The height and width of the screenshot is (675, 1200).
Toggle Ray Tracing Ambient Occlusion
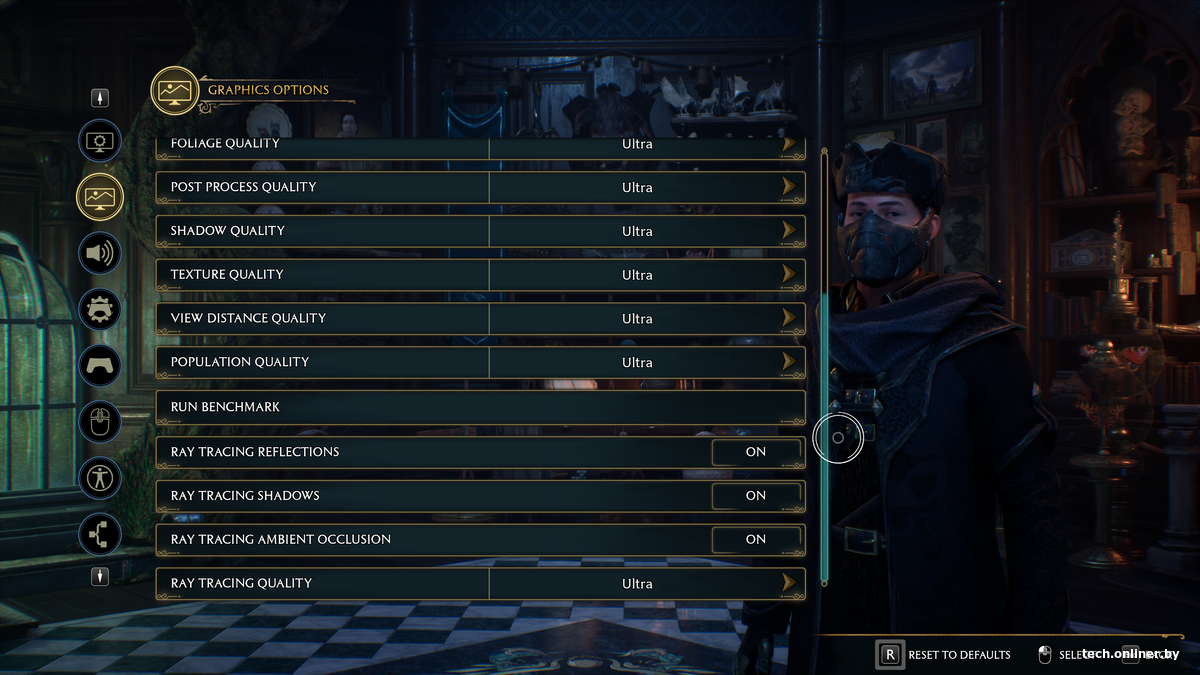point(756,539)
